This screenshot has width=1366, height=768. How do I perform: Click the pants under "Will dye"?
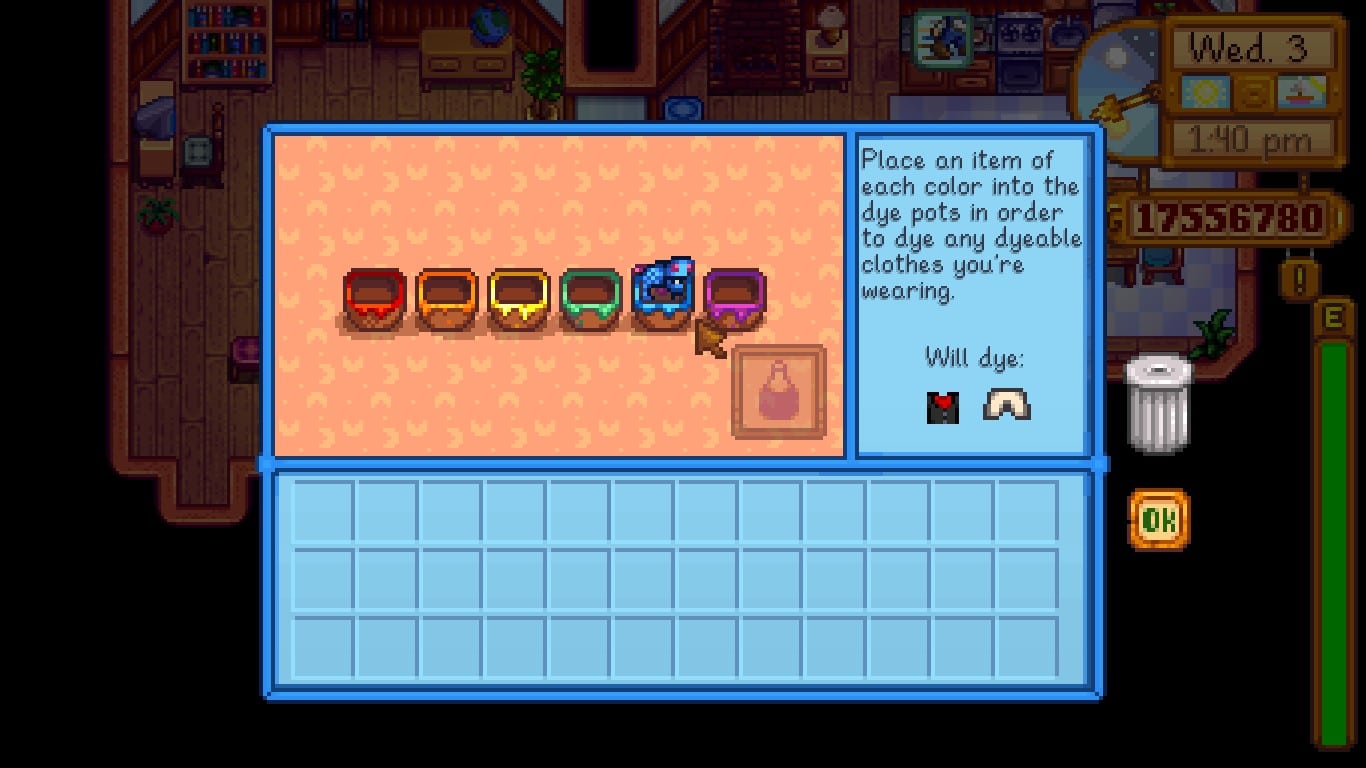(1007, 404)
